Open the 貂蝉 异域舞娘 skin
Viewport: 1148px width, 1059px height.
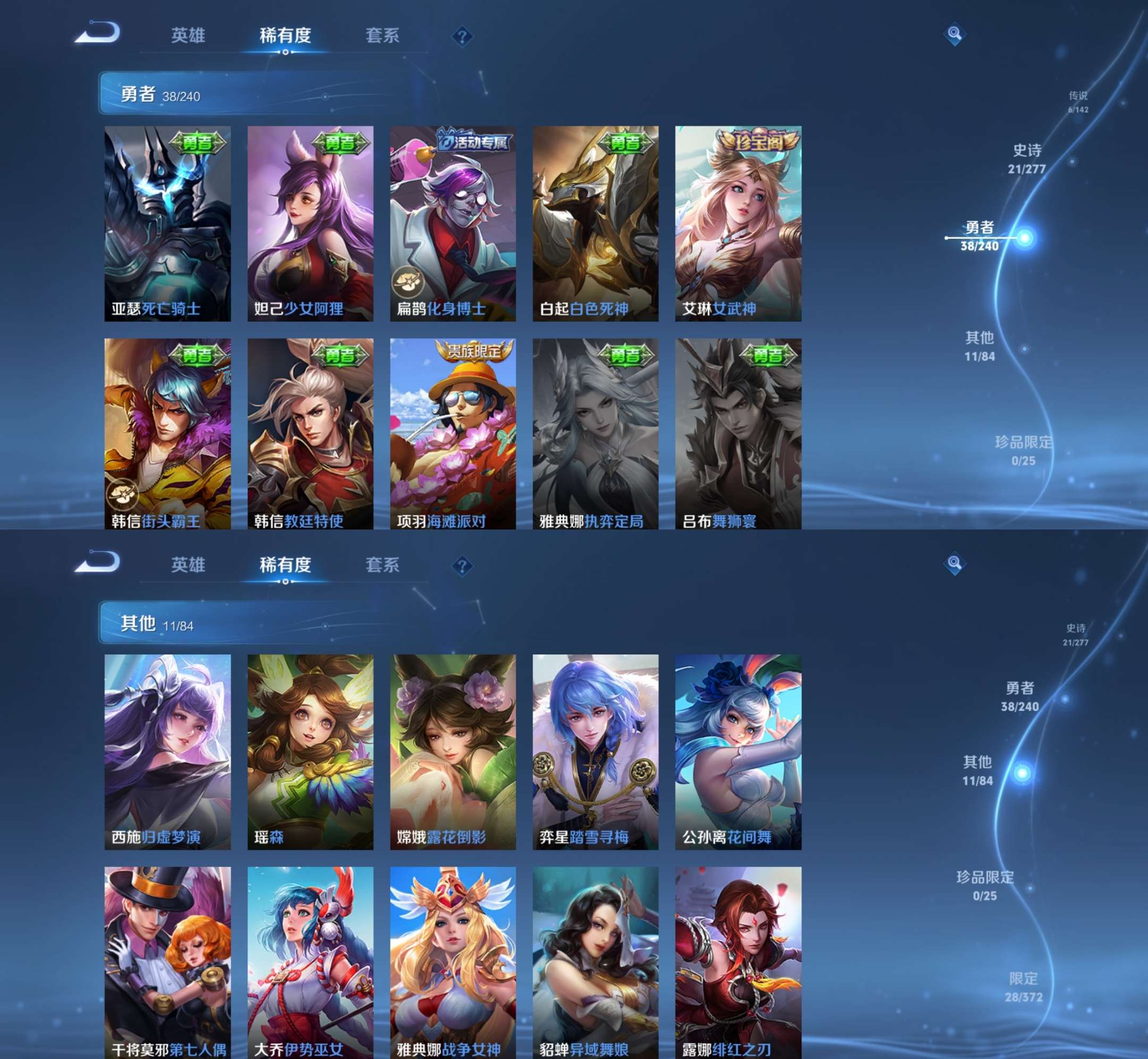point(595,963)
